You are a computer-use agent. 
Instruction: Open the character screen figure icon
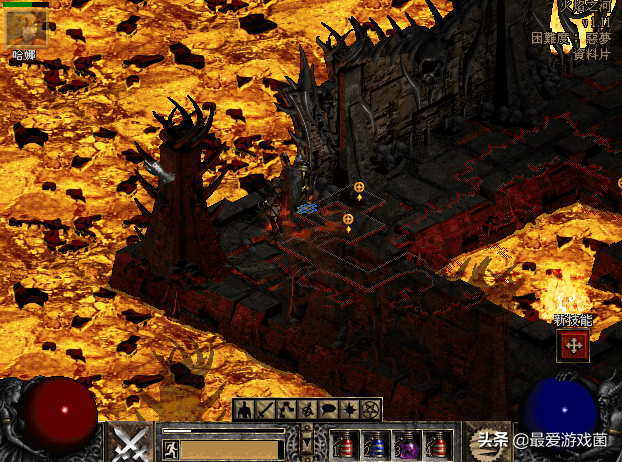pyautogui.click(x=244, y=409)
